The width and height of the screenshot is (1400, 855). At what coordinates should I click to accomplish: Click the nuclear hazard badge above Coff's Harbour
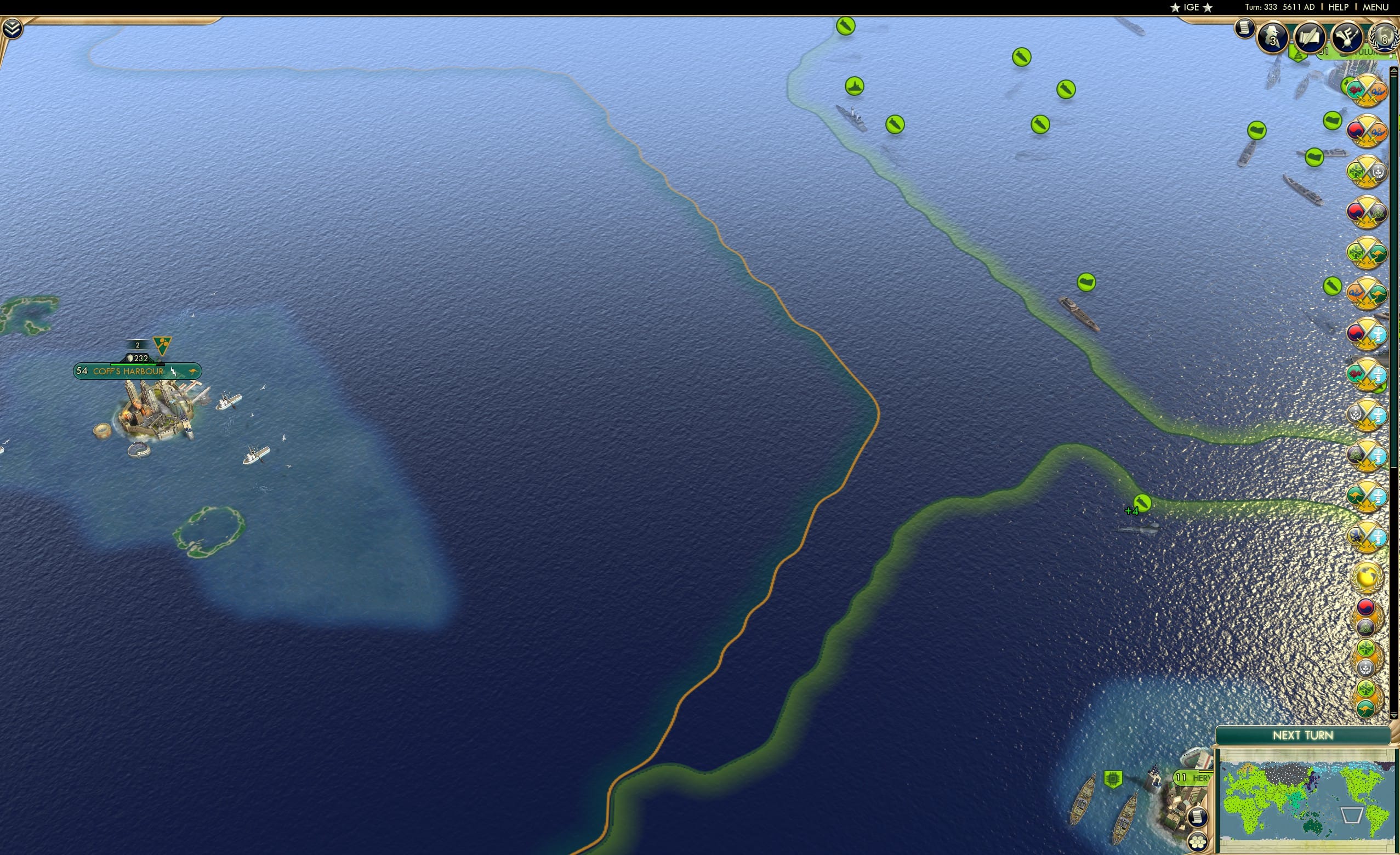[162, 346]
